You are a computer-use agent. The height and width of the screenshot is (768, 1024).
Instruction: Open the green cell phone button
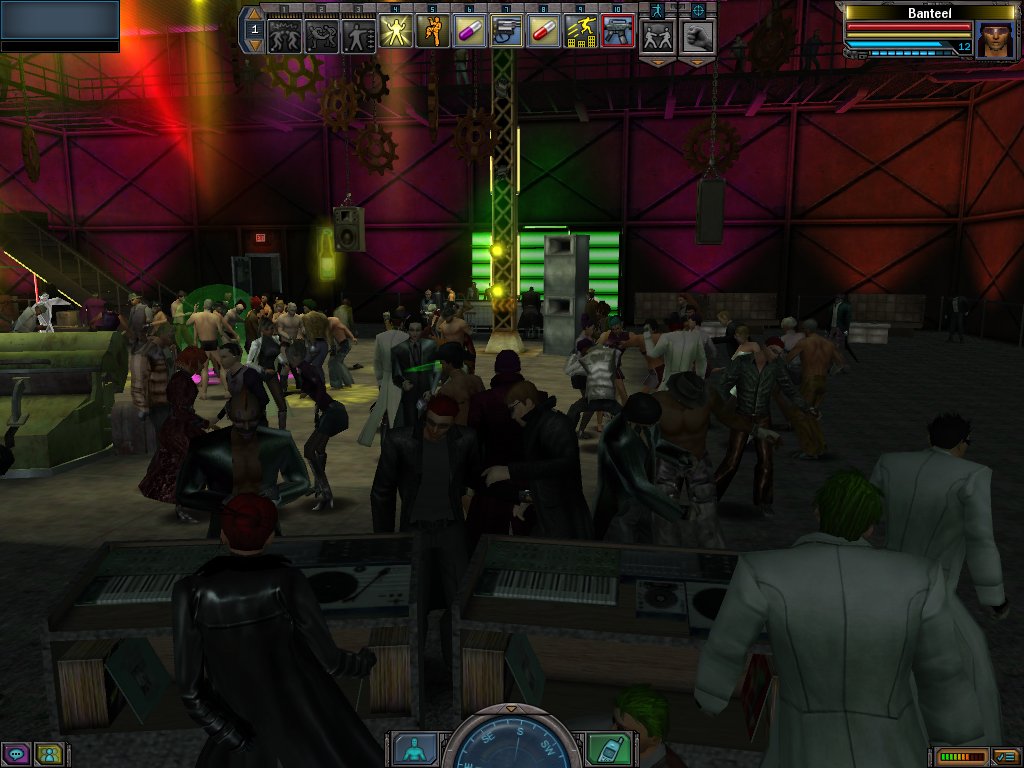(607, 748)
